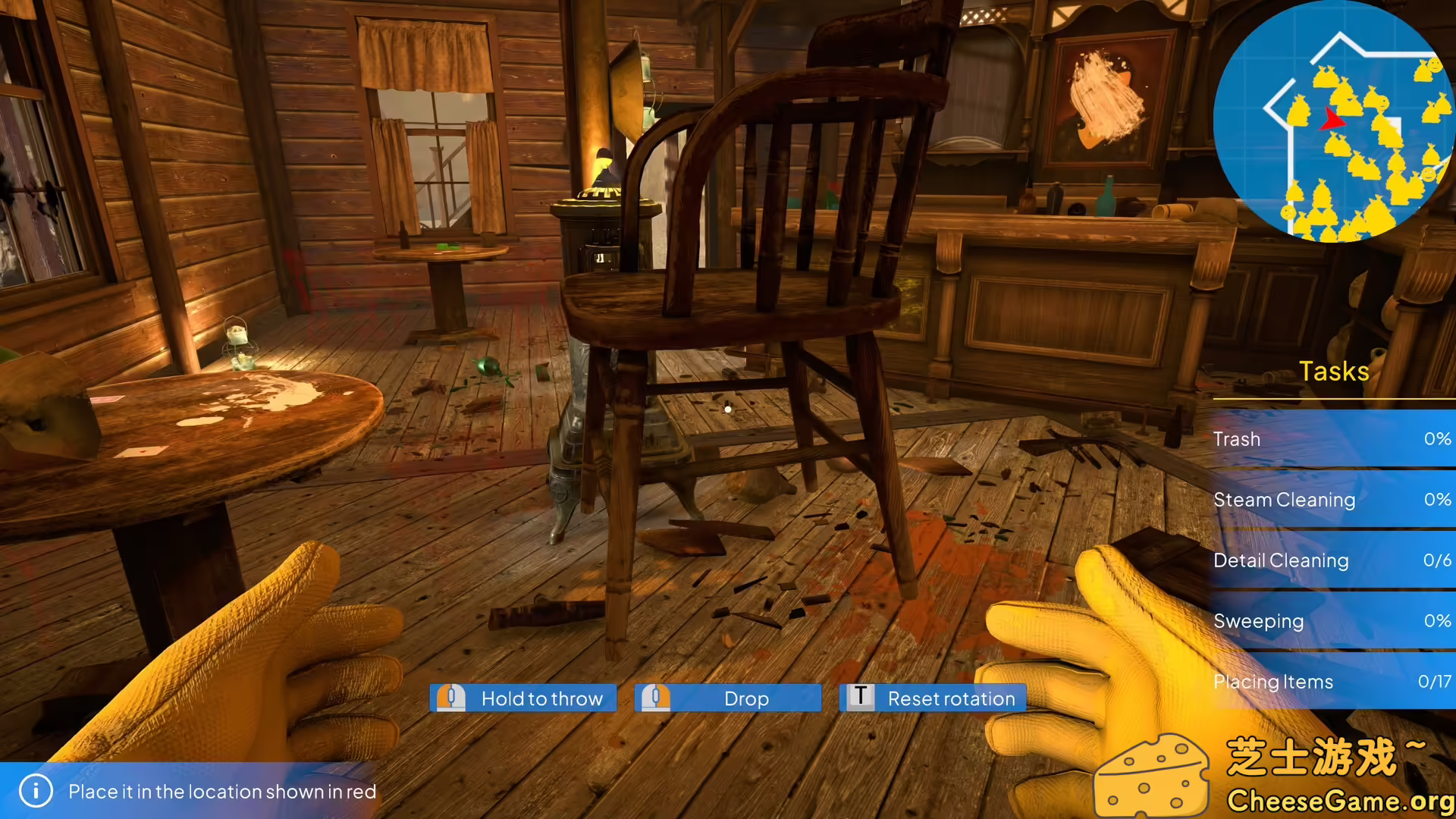
Task: Collapse the Tasks panel header
Action: point(1332,371)
